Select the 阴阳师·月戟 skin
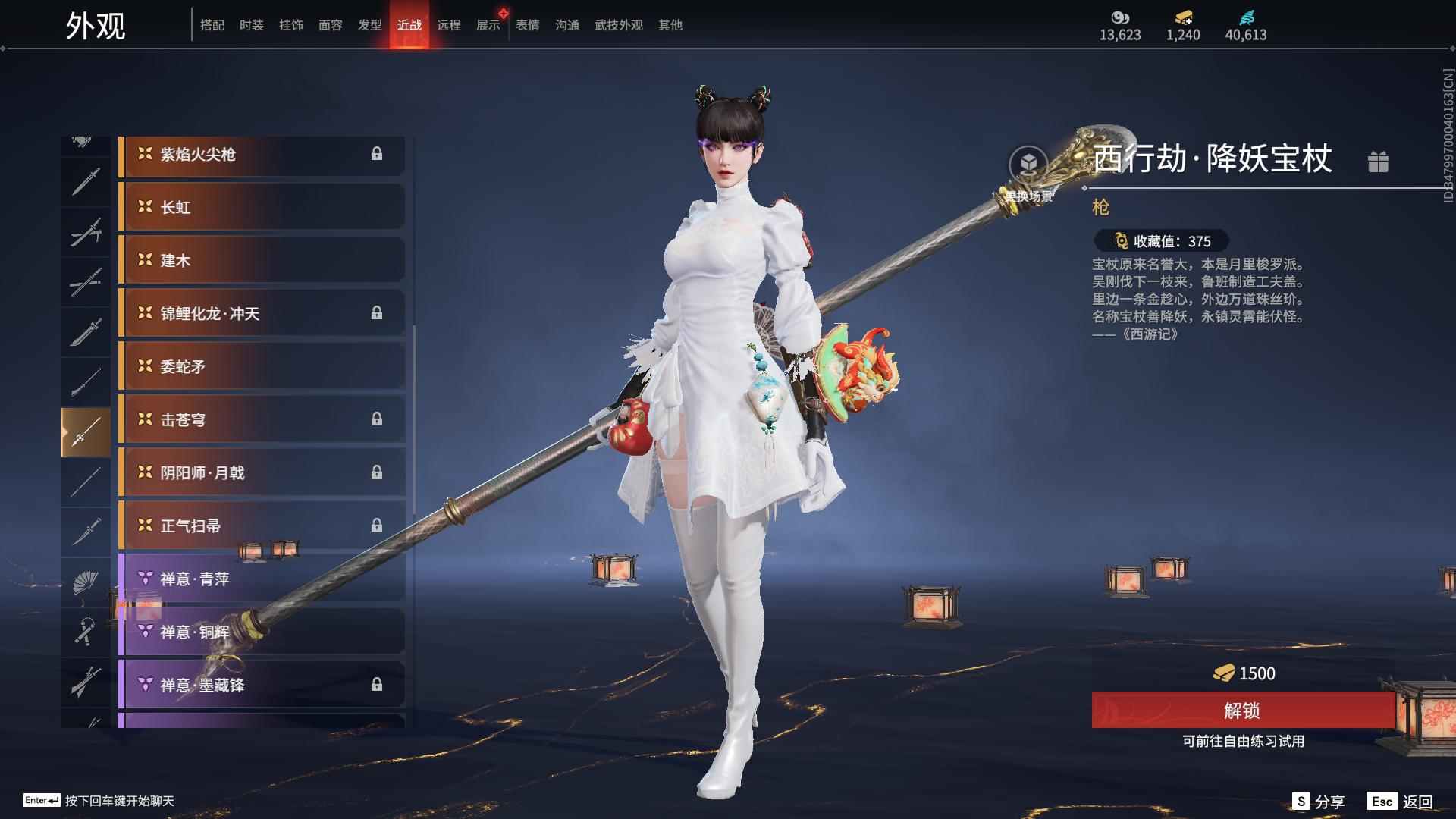Image resolution: width=1456 pixels, height=819 pixels. click(262, 473)
